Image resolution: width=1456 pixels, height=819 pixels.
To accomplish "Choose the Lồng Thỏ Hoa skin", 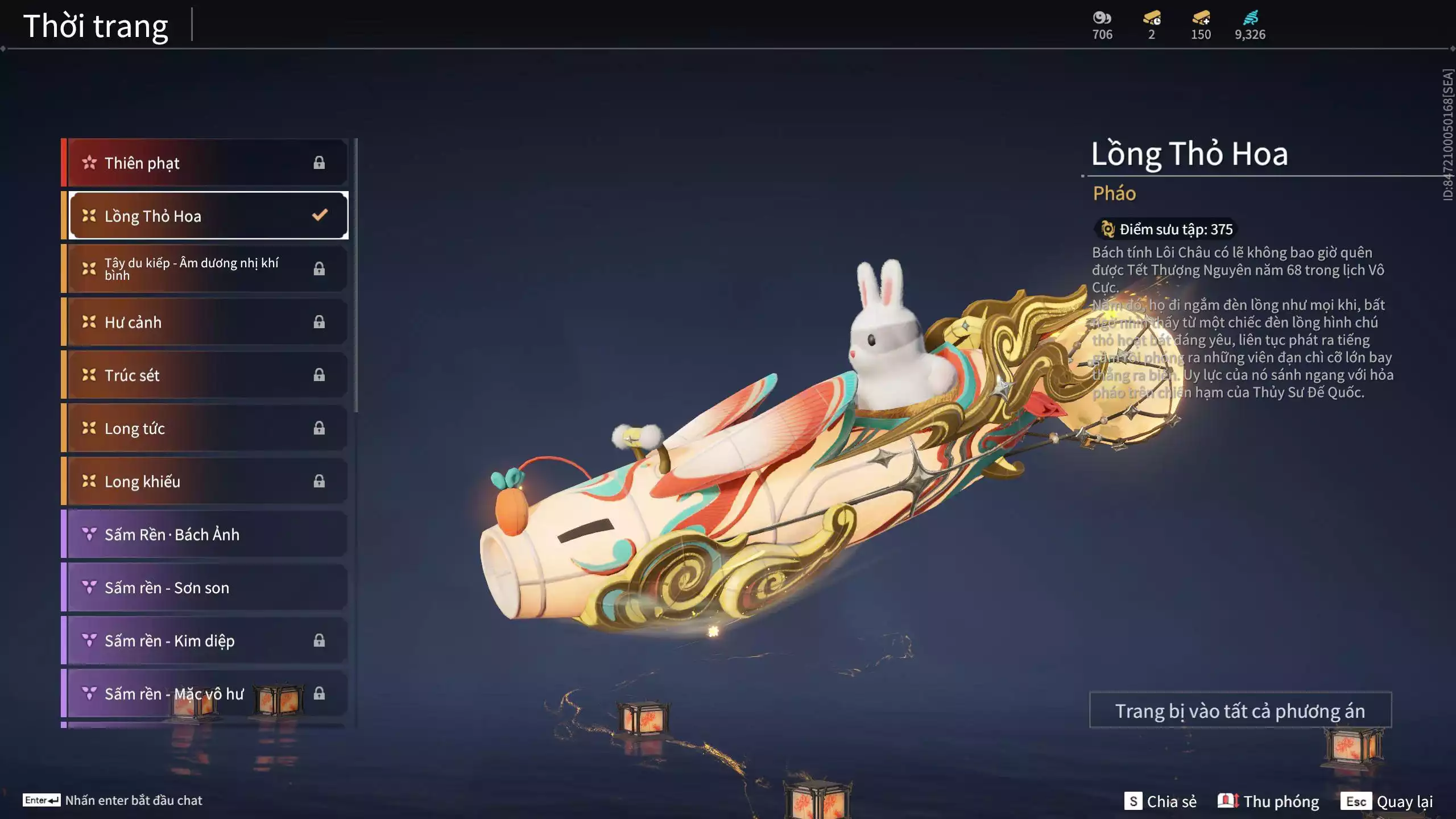I will (205, 216).
